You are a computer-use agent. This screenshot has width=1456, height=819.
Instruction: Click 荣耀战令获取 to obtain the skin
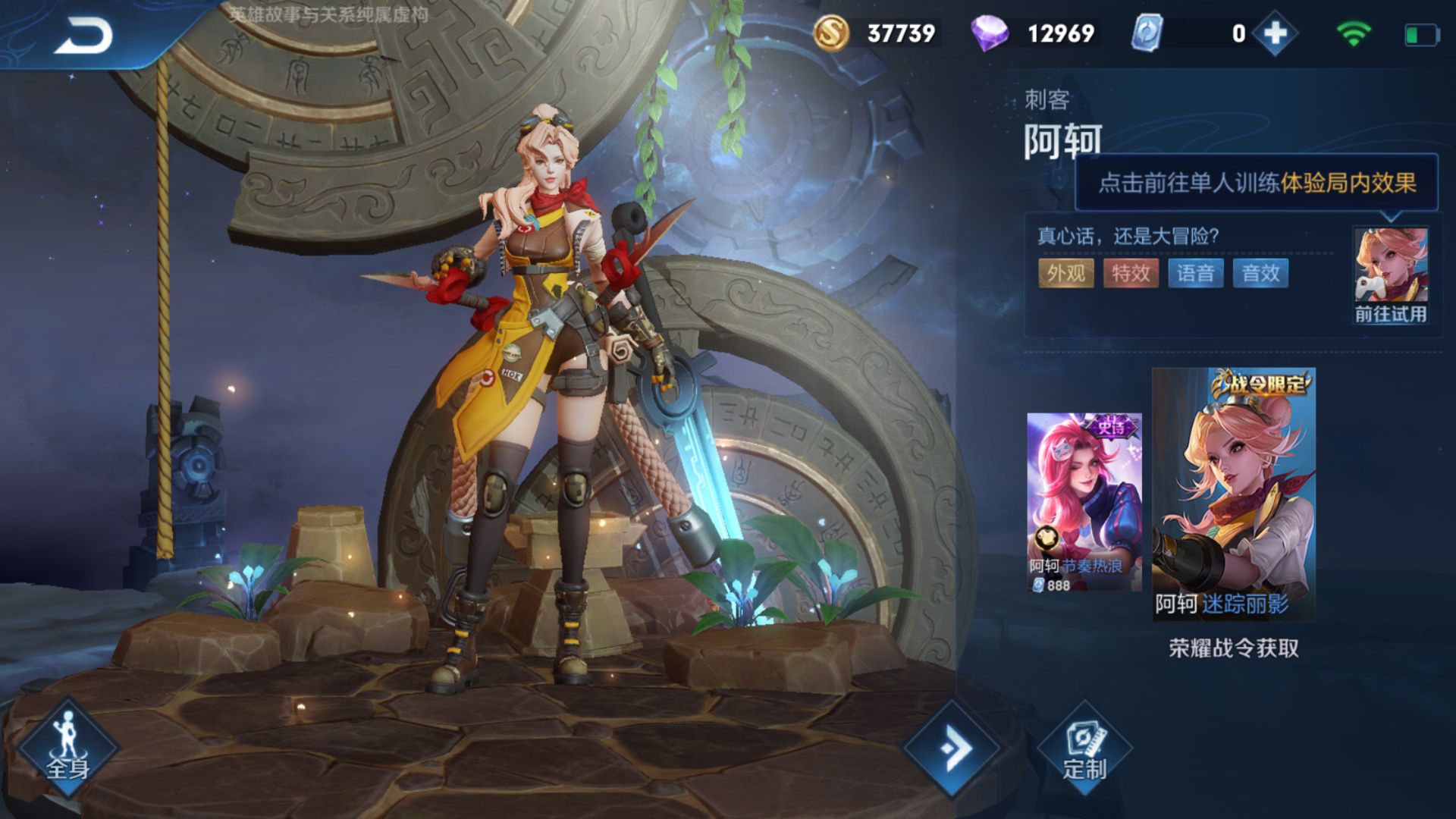1234,648
